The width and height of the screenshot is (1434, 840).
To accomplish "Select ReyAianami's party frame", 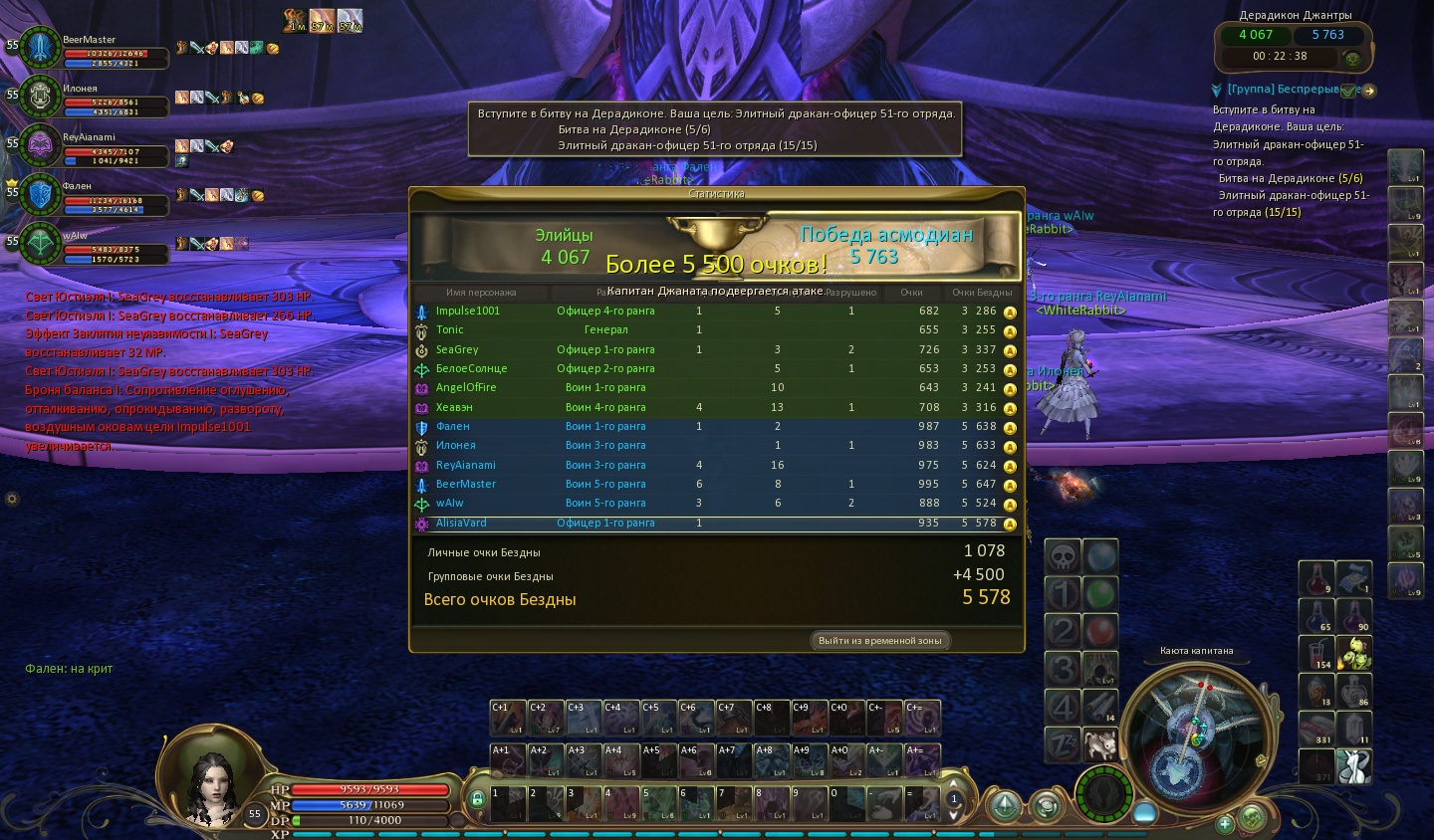I will click(40, 145).
